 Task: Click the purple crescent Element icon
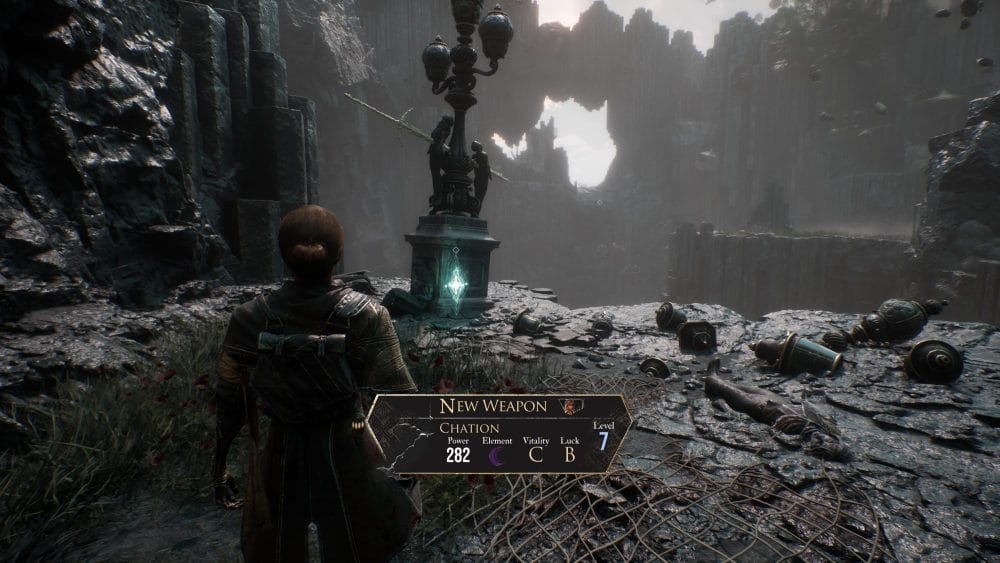pos(497,456)
